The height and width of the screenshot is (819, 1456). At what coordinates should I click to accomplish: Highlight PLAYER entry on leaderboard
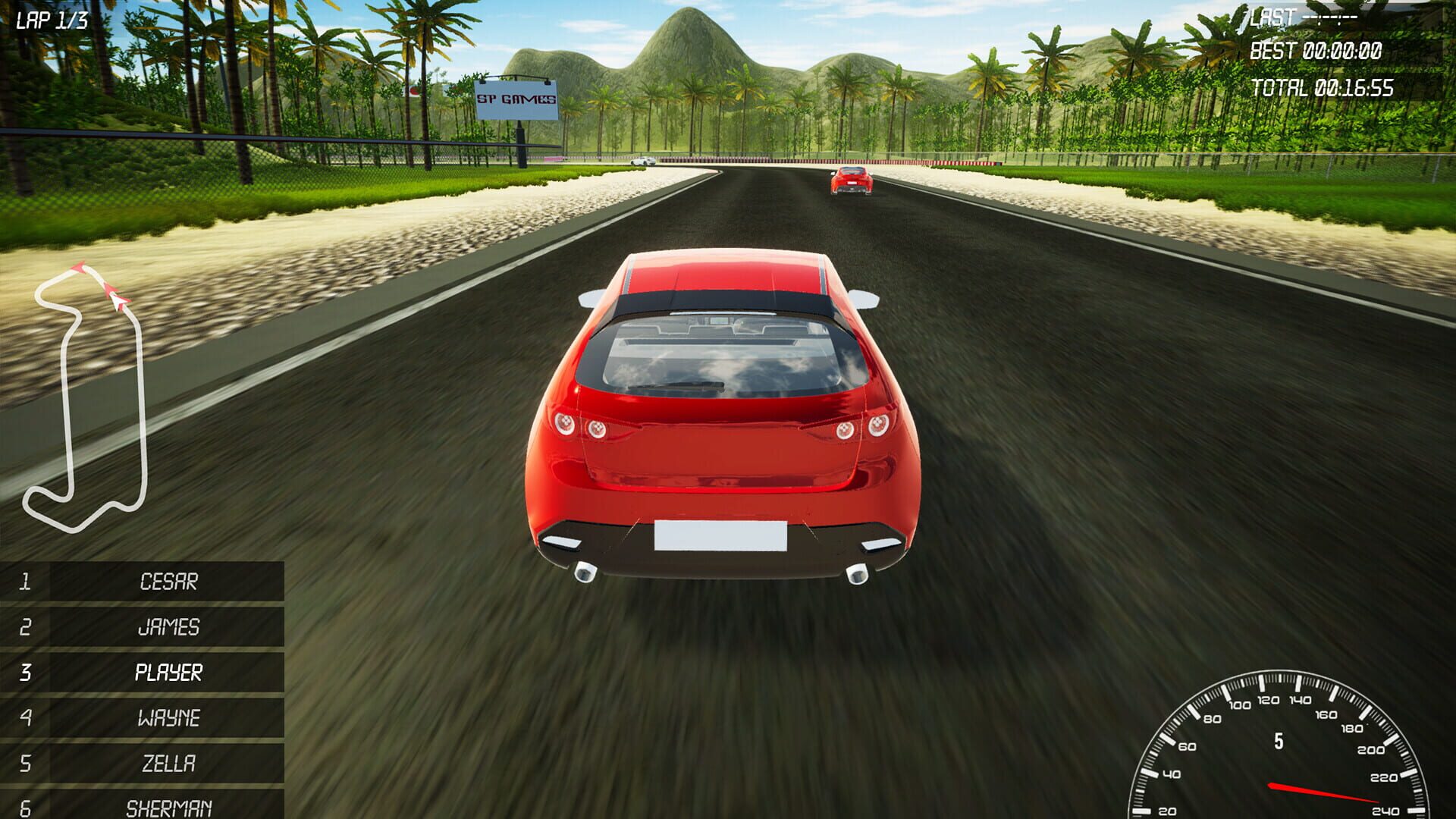168,672
